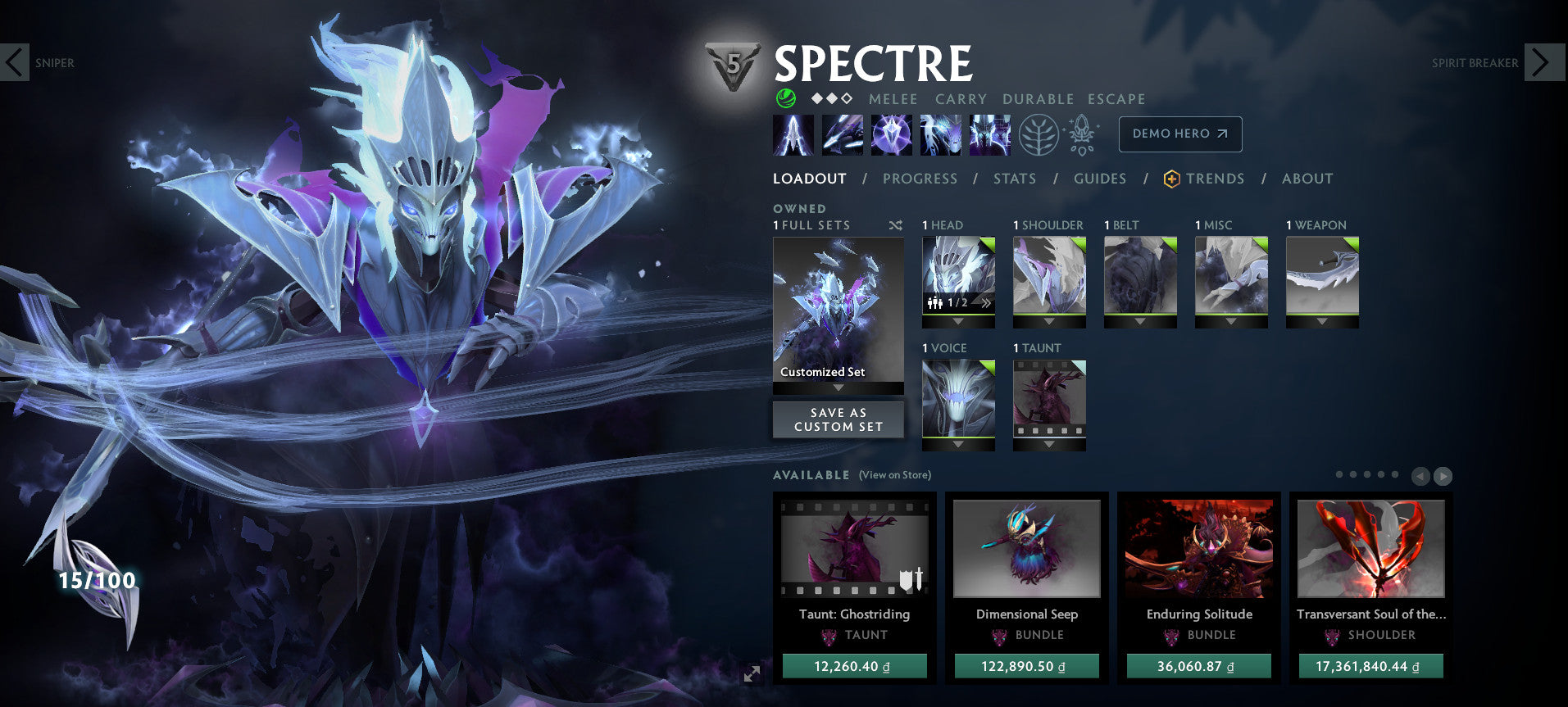This screenshot has width=1568, height=707.
Task: Open the TRENDS tab
Action: [1216, 179]
